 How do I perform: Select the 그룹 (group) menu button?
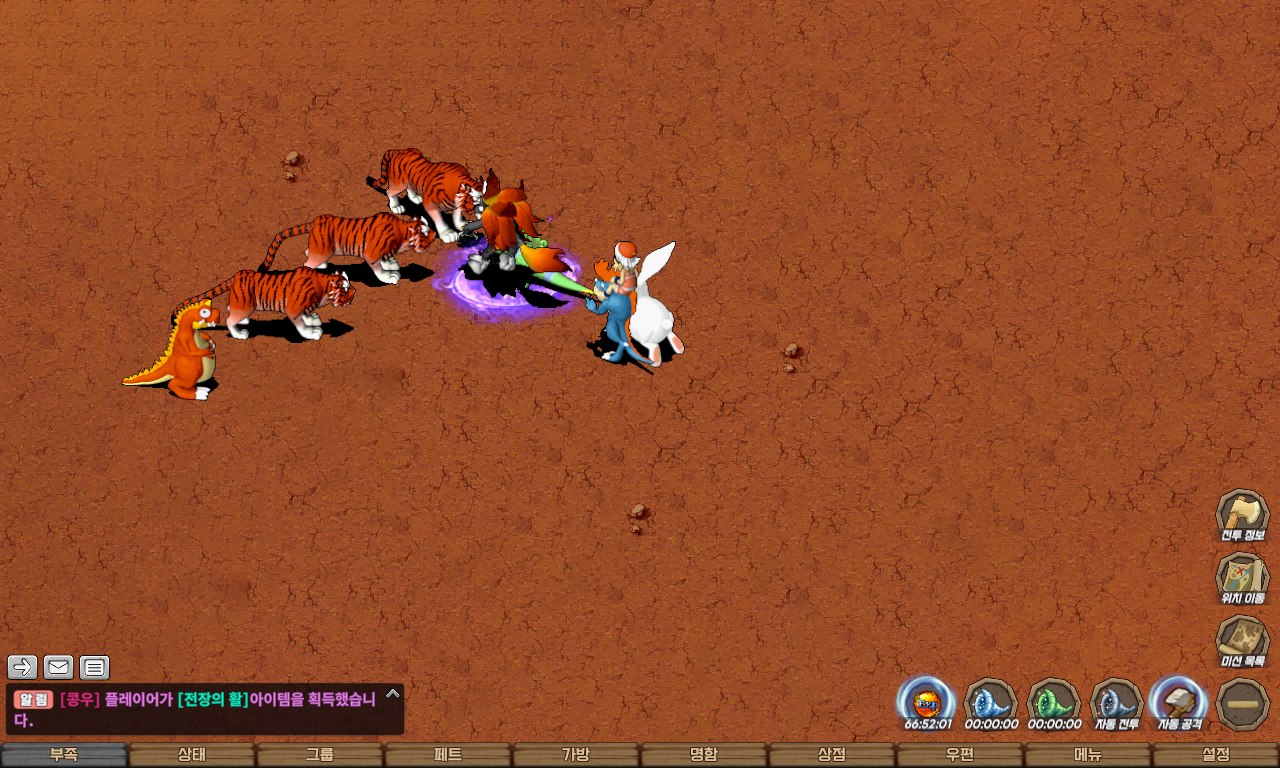[320, 755]
